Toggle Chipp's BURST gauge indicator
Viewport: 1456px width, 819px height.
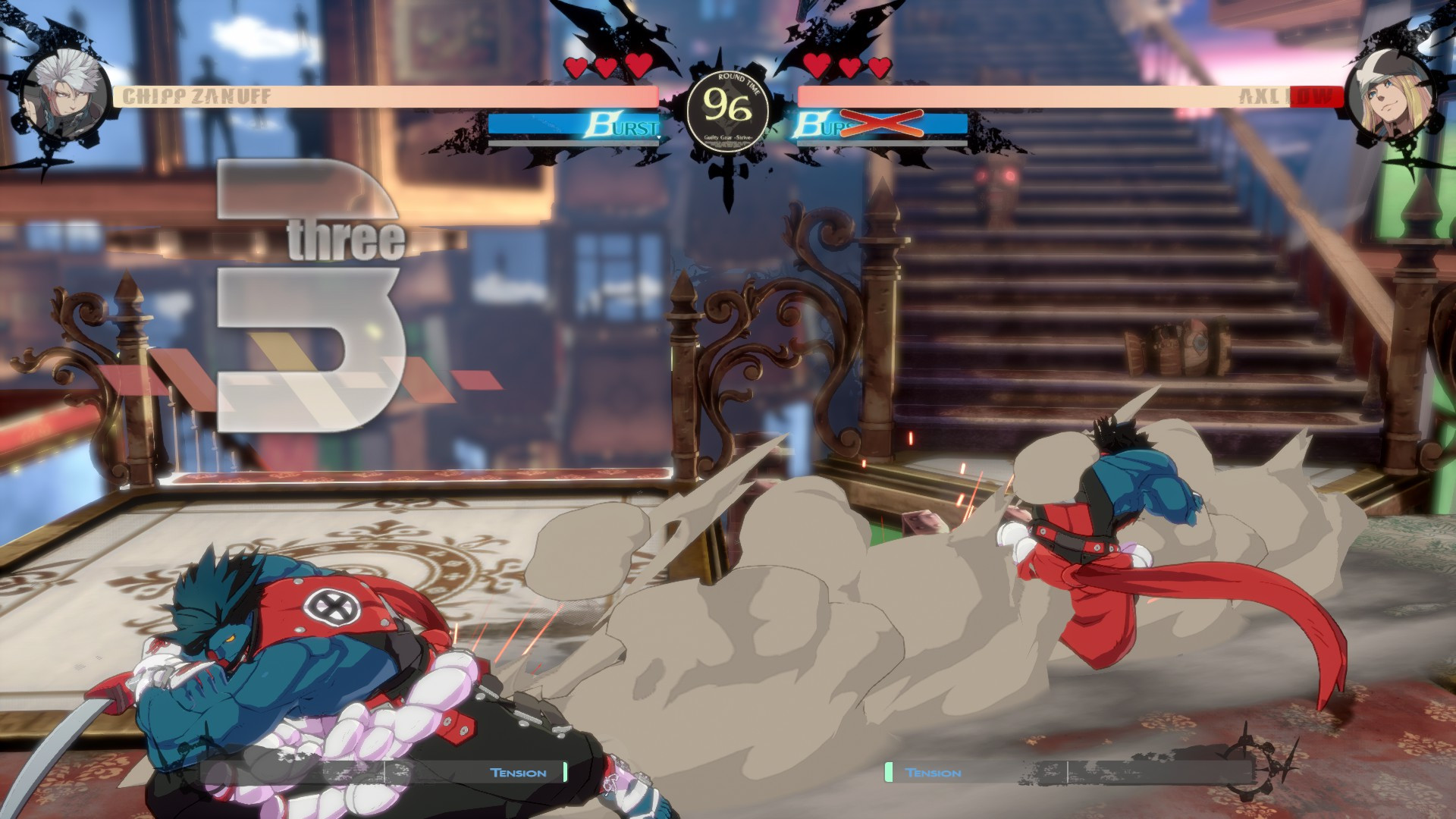point(573,124)
